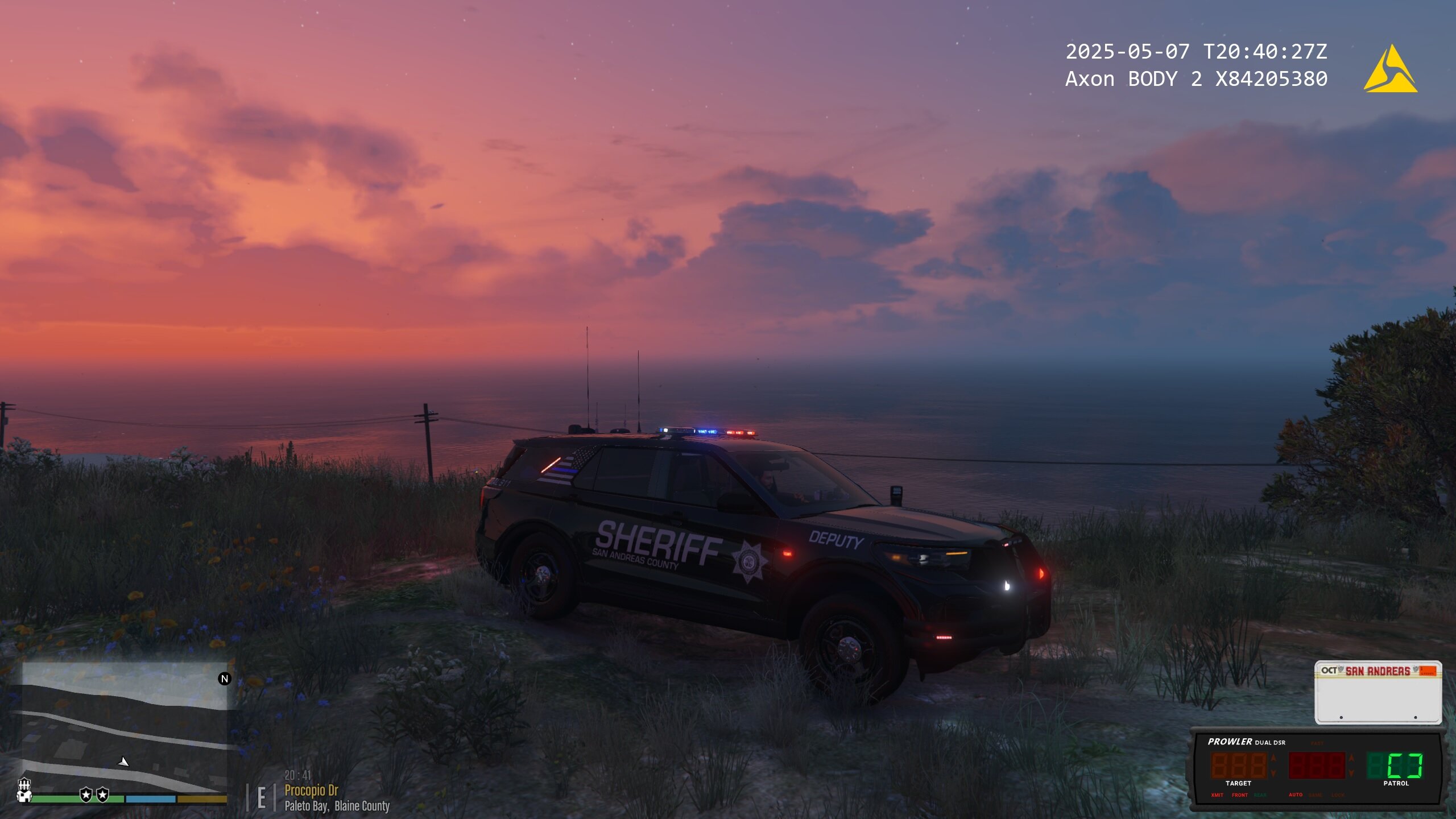Click the north compass marker on minimap

click(x=225, y=679)
